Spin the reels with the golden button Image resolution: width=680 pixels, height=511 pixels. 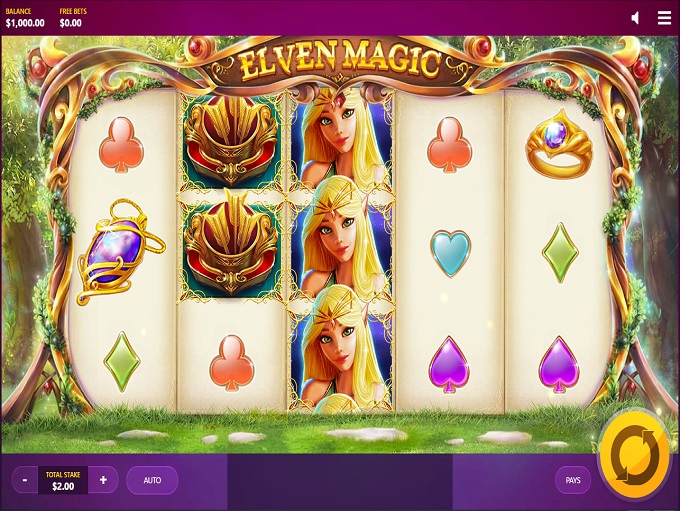(633, 453)
